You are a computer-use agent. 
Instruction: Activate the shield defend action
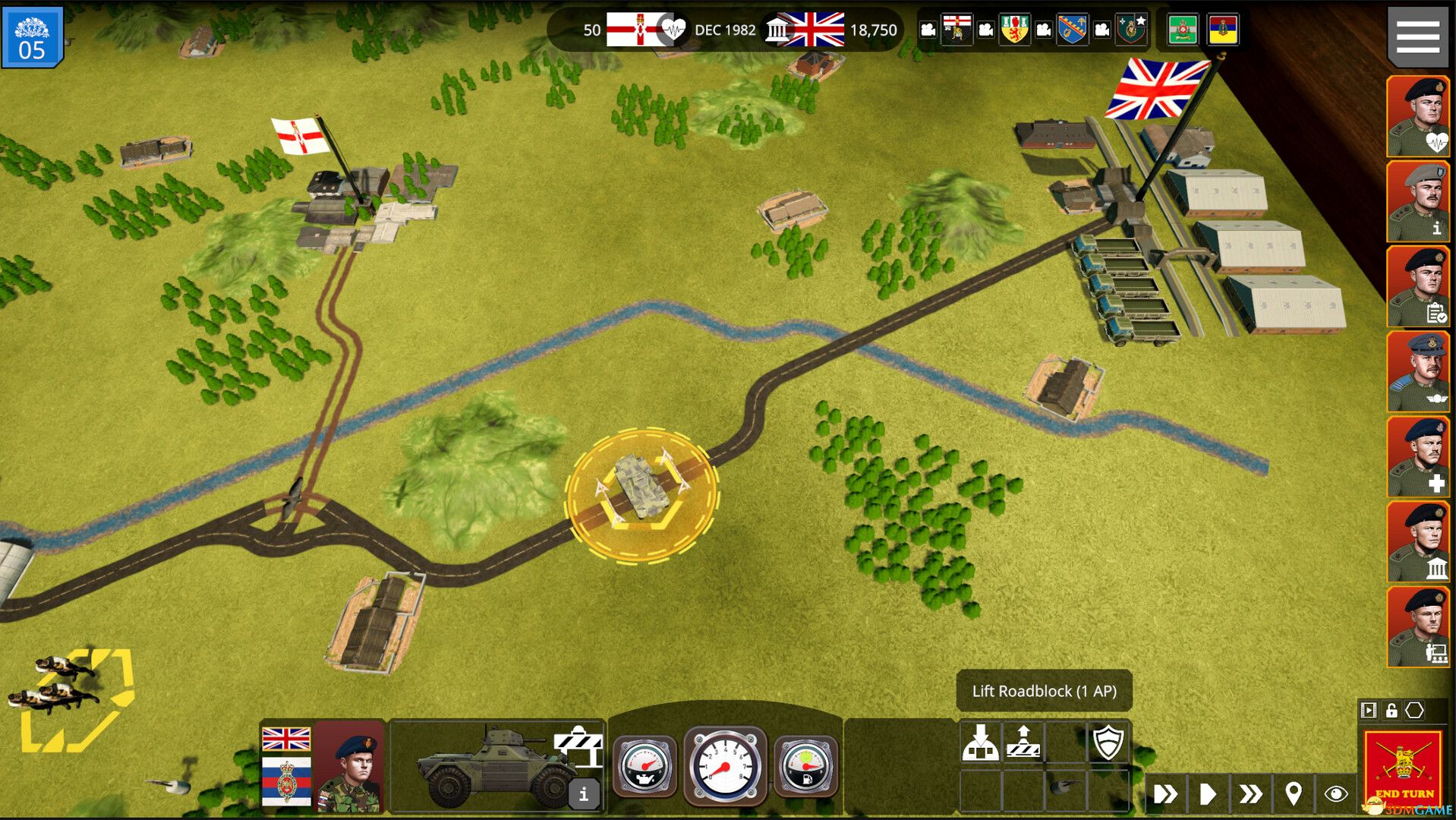(x=1107, y=742)
